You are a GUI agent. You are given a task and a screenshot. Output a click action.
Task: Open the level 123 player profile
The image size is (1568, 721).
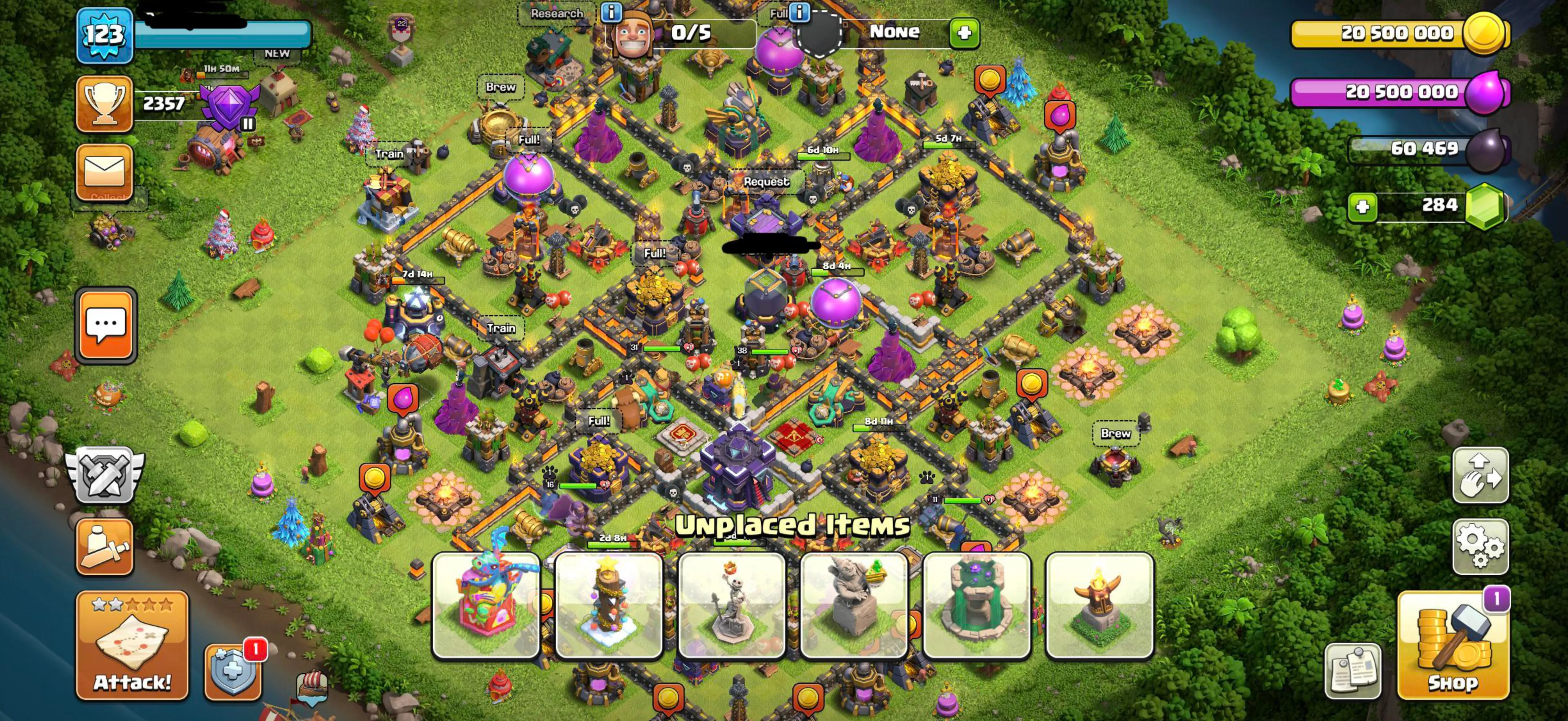(105, 35)
